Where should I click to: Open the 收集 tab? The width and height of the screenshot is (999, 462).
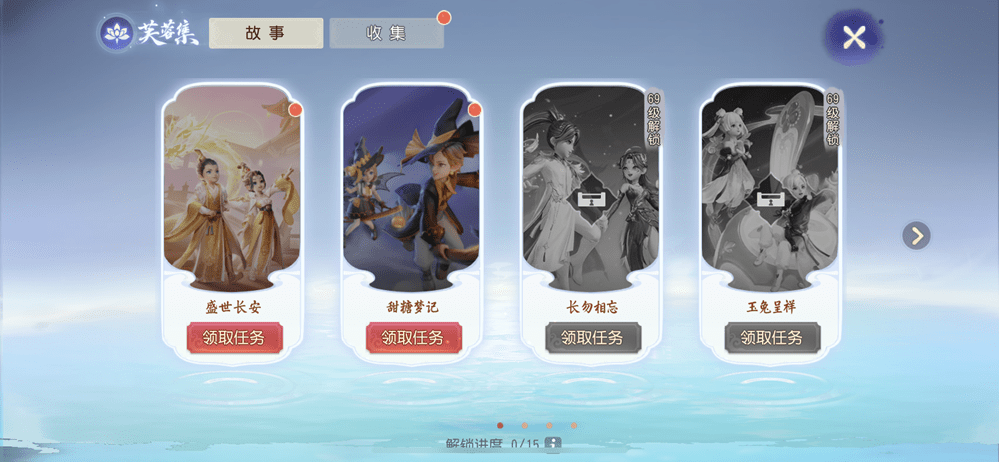point(386,33)
